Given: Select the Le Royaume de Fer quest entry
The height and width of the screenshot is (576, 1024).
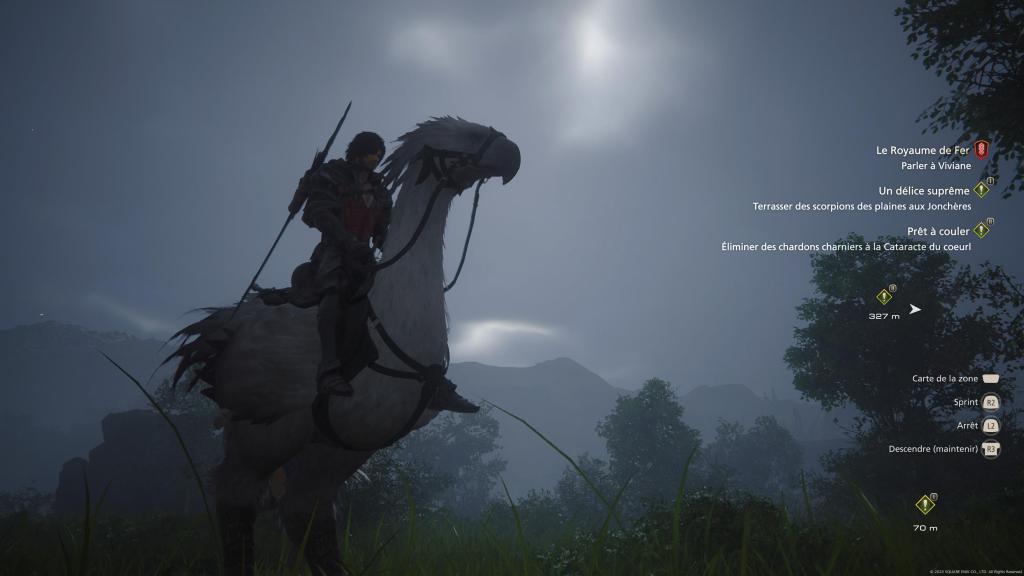Looking at the screenshot, I should tap(922, 151).
